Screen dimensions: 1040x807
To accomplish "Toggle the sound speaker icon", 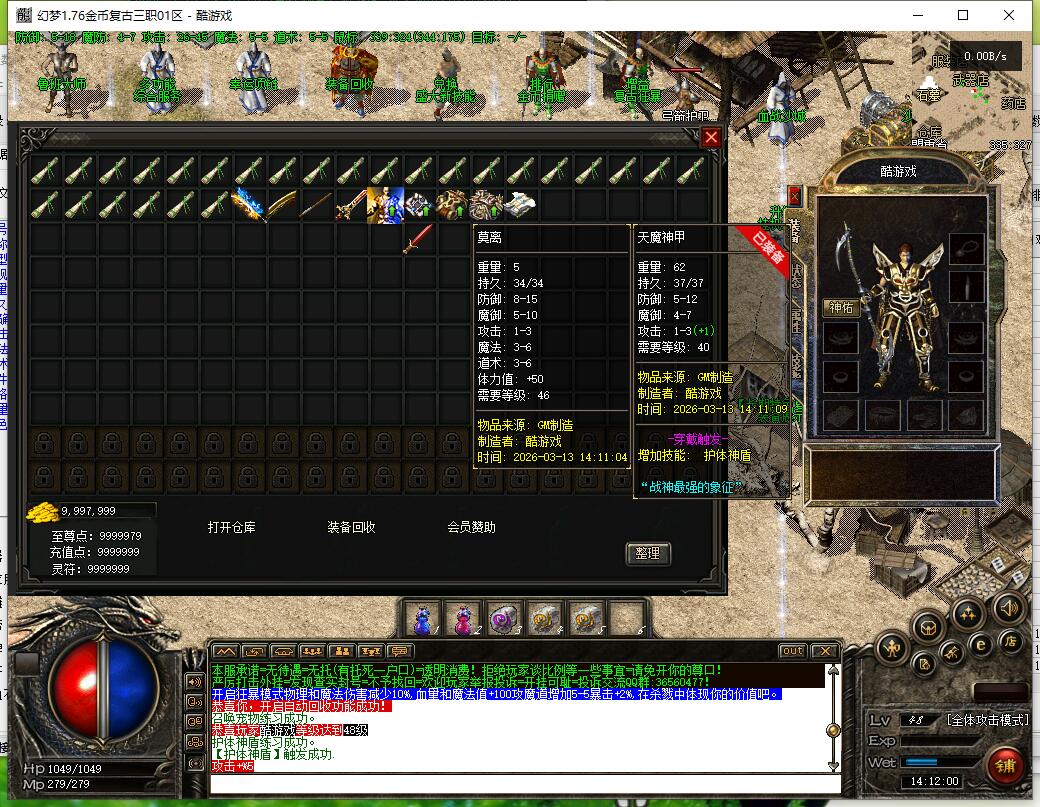I will pyautogui.click(x=1008, y=607).
